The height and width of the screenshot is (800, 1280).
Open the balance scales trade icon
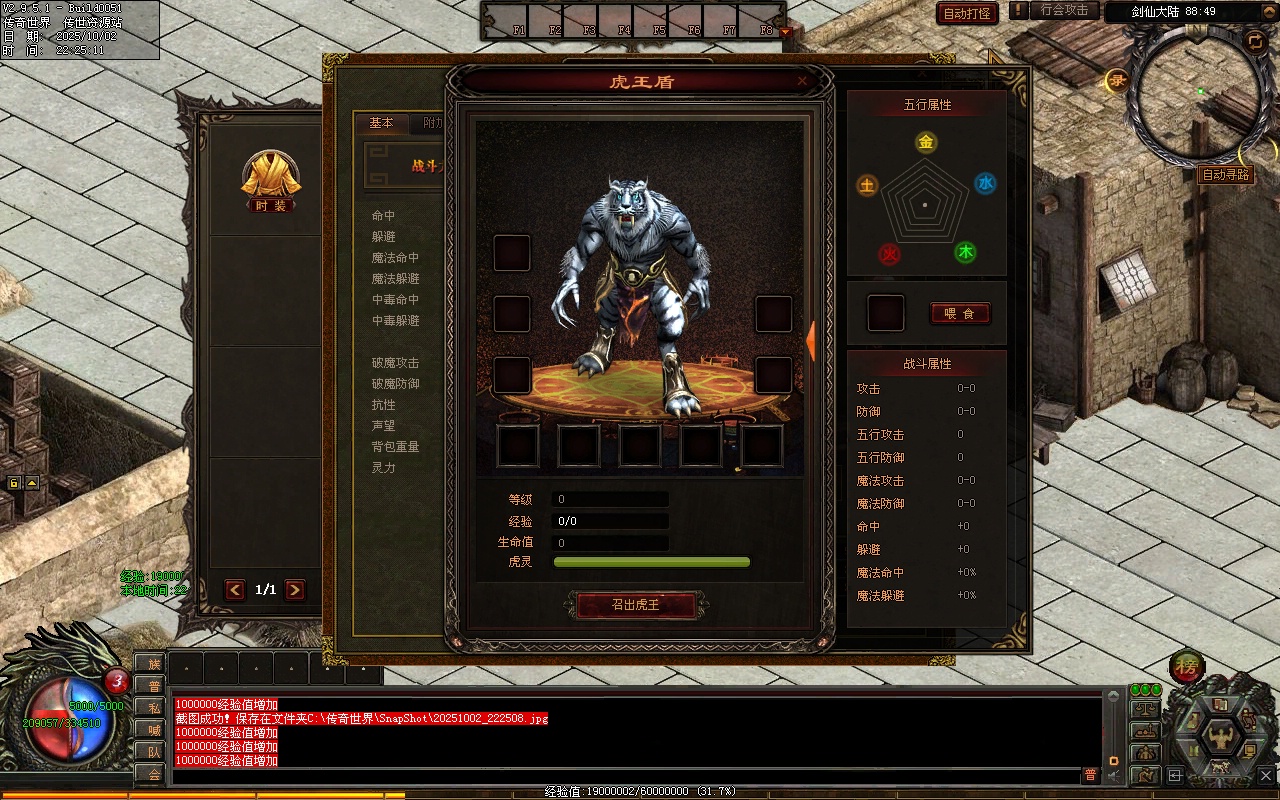[x=1145, y=709]
